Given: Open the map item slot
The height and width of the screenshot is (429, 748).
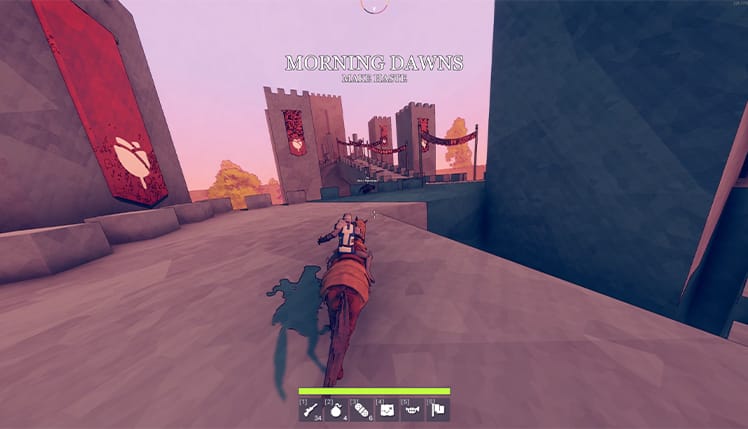Looking at the screenshot, I should (x=387, y=409).
